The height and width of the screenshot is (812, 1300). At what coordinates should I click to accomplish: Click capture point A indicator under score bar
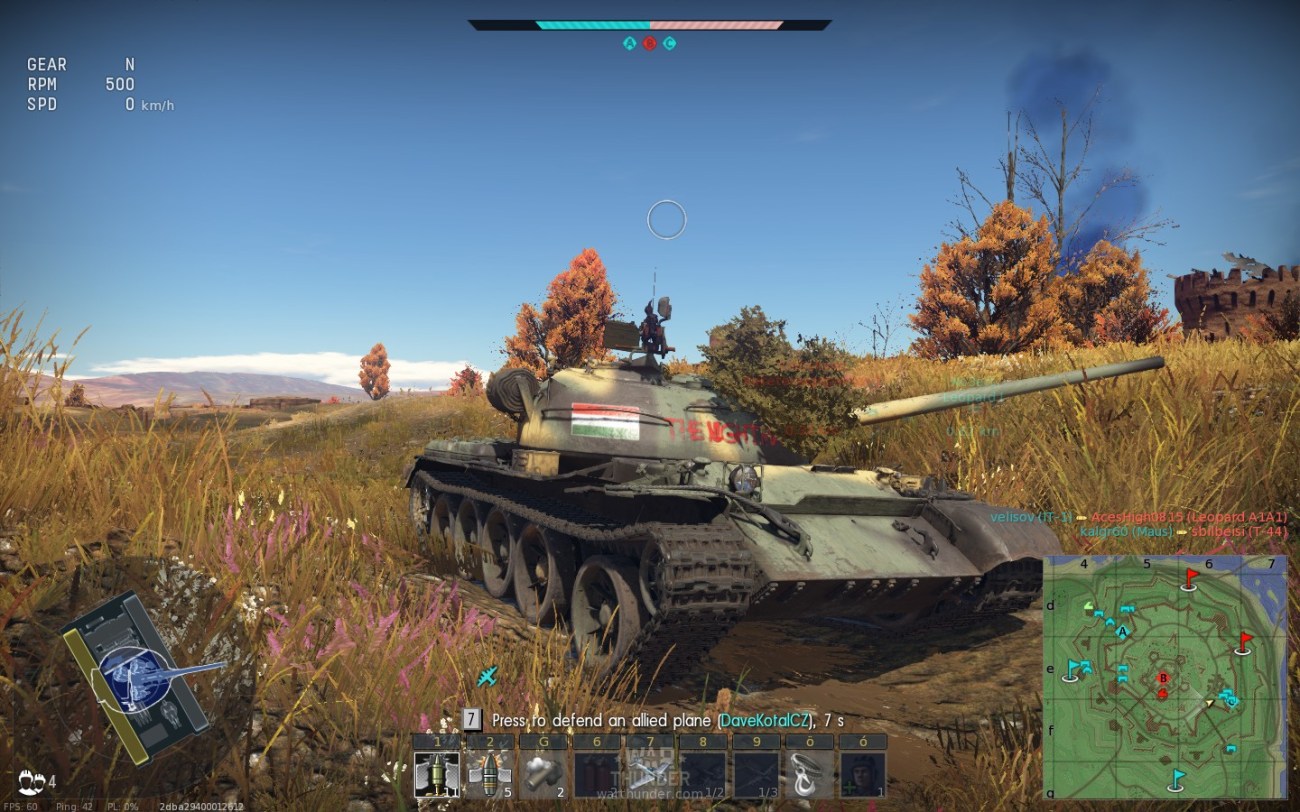629,43
